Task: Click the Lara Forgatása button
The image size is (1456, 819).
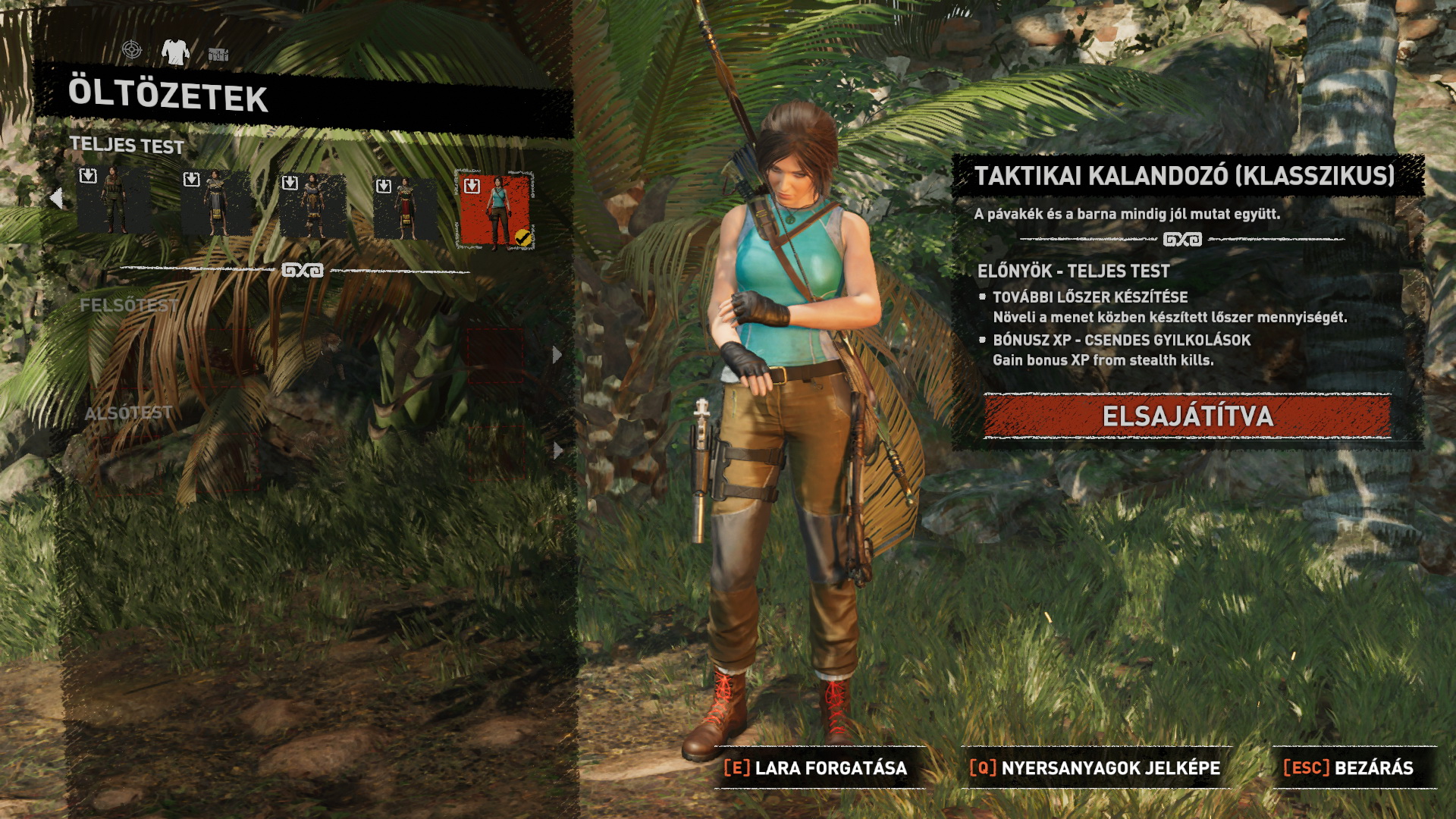Action: tap(816, 768)
